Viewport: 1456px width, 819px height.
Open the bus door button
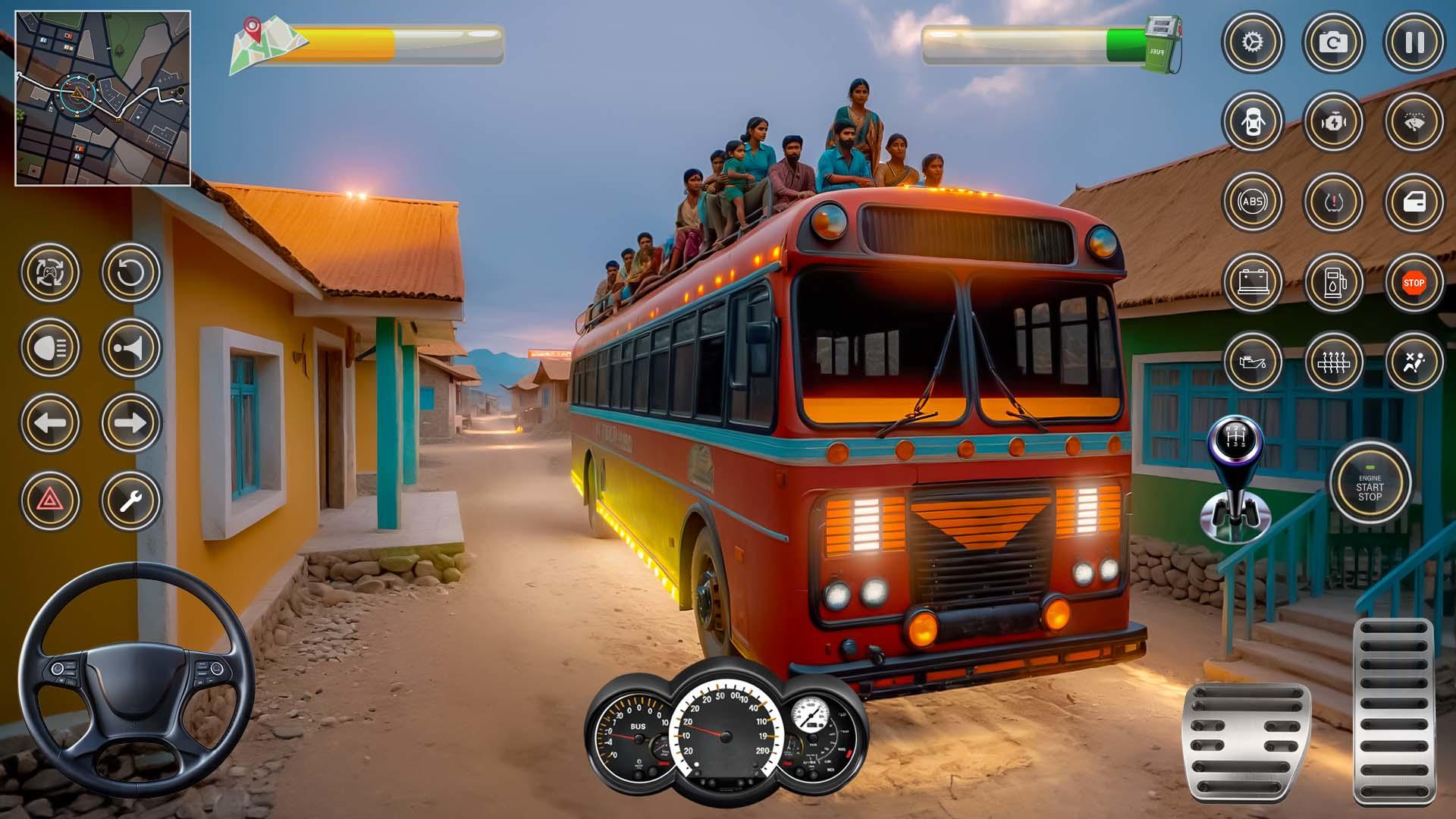tap(1414, 202)
